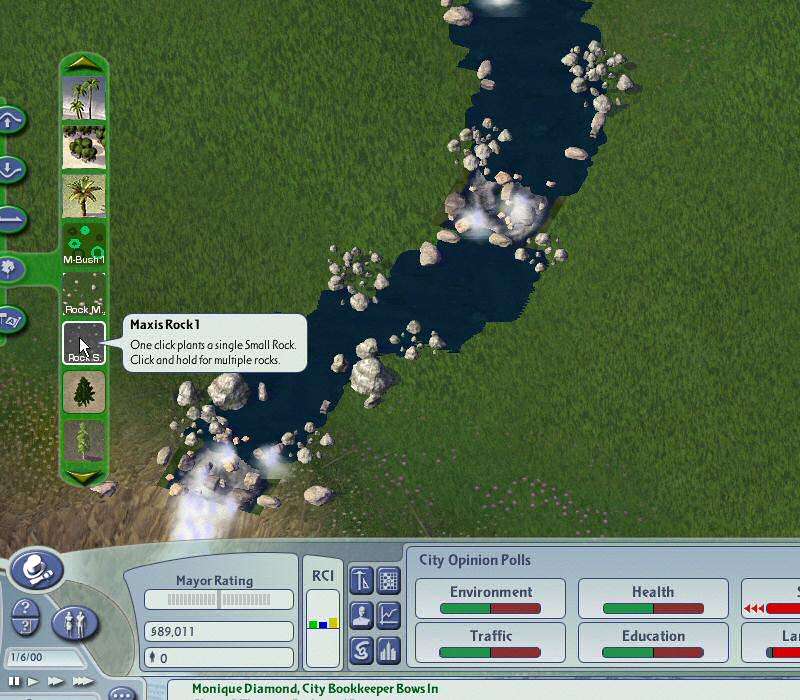Screen dimensions: 800x700
Task: Click the flora list's up arrow
Action: [x=84, y=62]
